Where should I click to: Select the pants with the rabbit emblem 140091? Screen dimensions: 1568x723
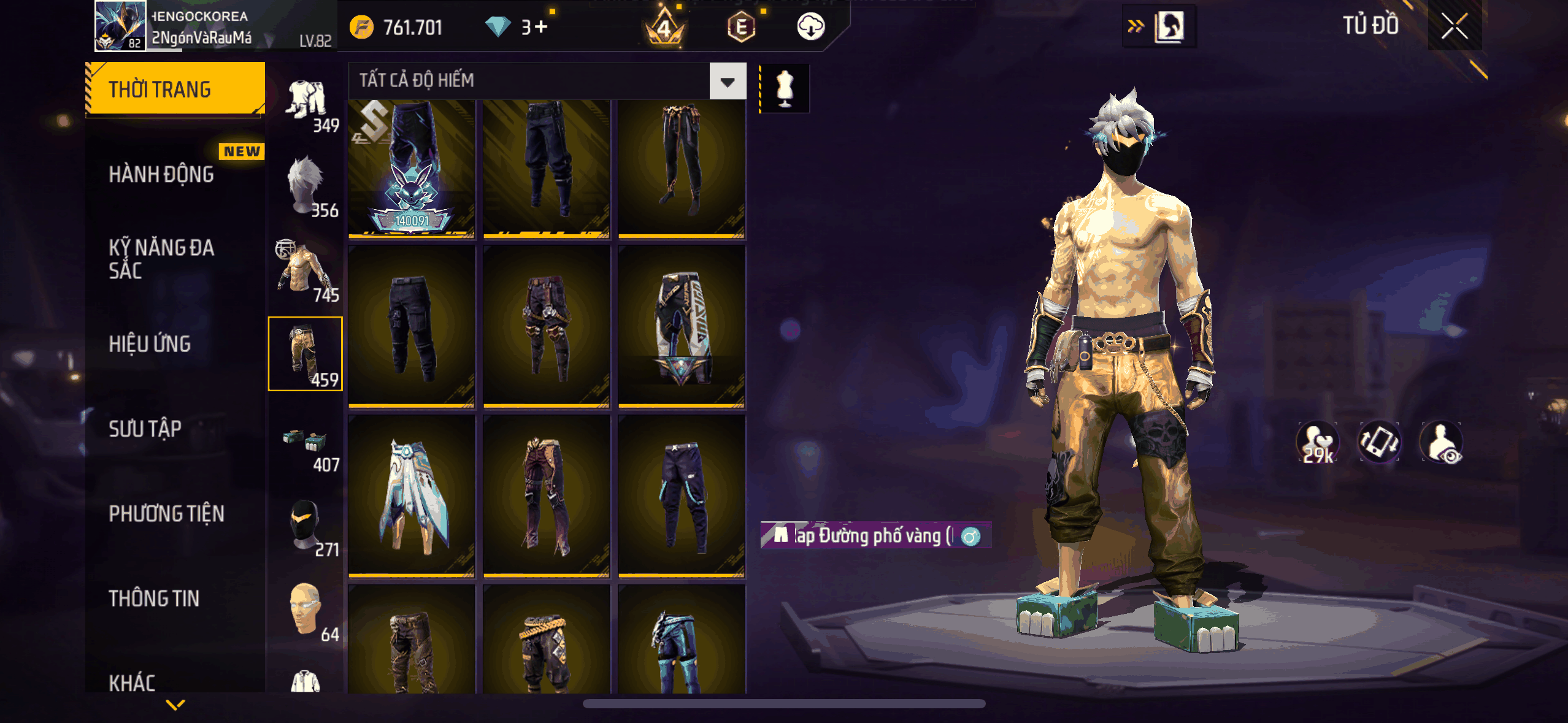click(412, 169)
